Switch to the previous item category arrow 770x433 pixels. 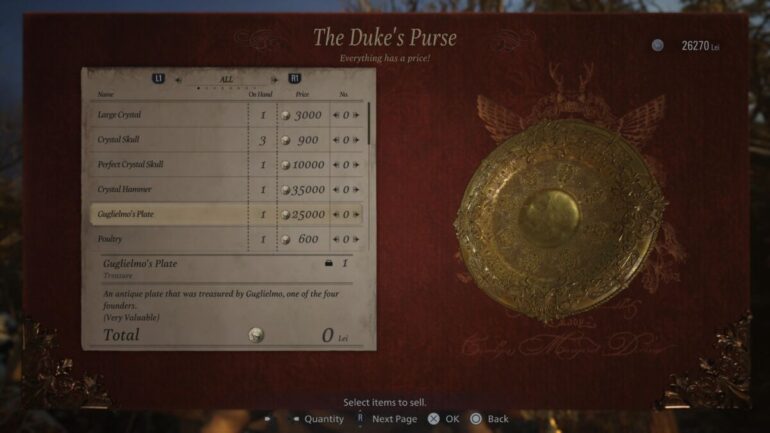click(x=178, y=79)
